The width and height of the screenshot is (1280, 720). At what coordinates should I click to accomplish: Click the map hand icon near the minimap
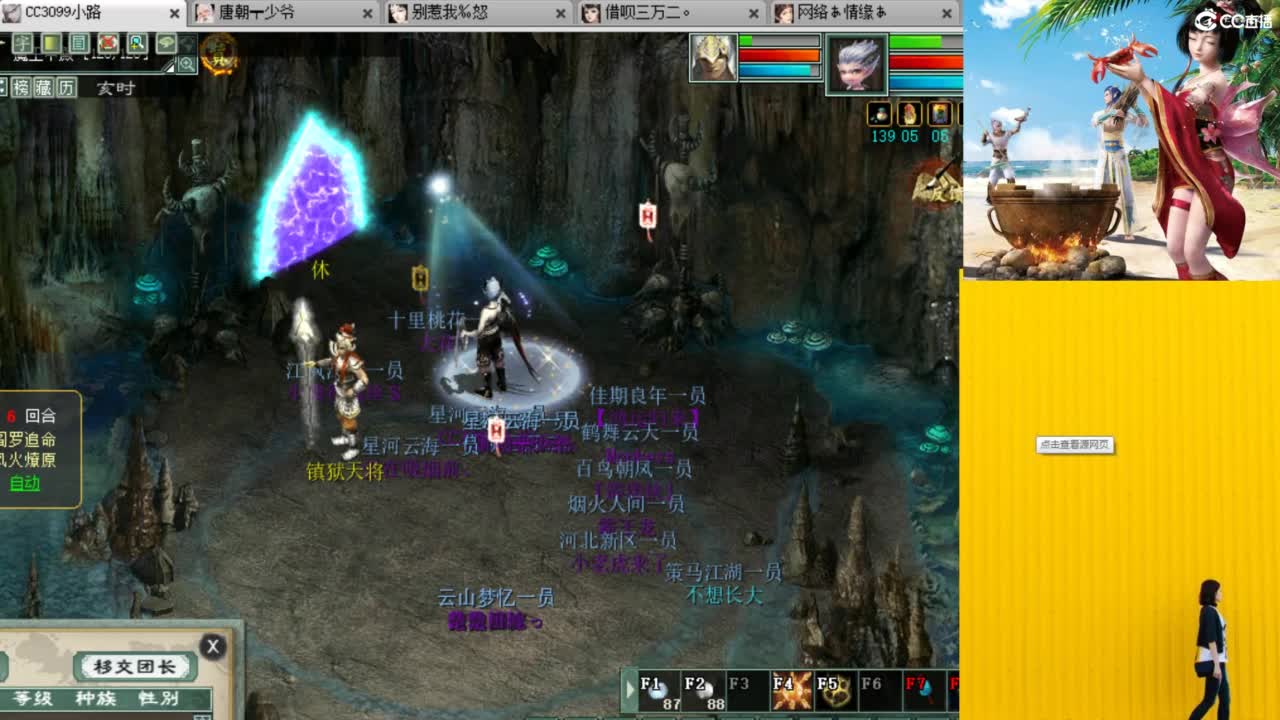[166, 44]
